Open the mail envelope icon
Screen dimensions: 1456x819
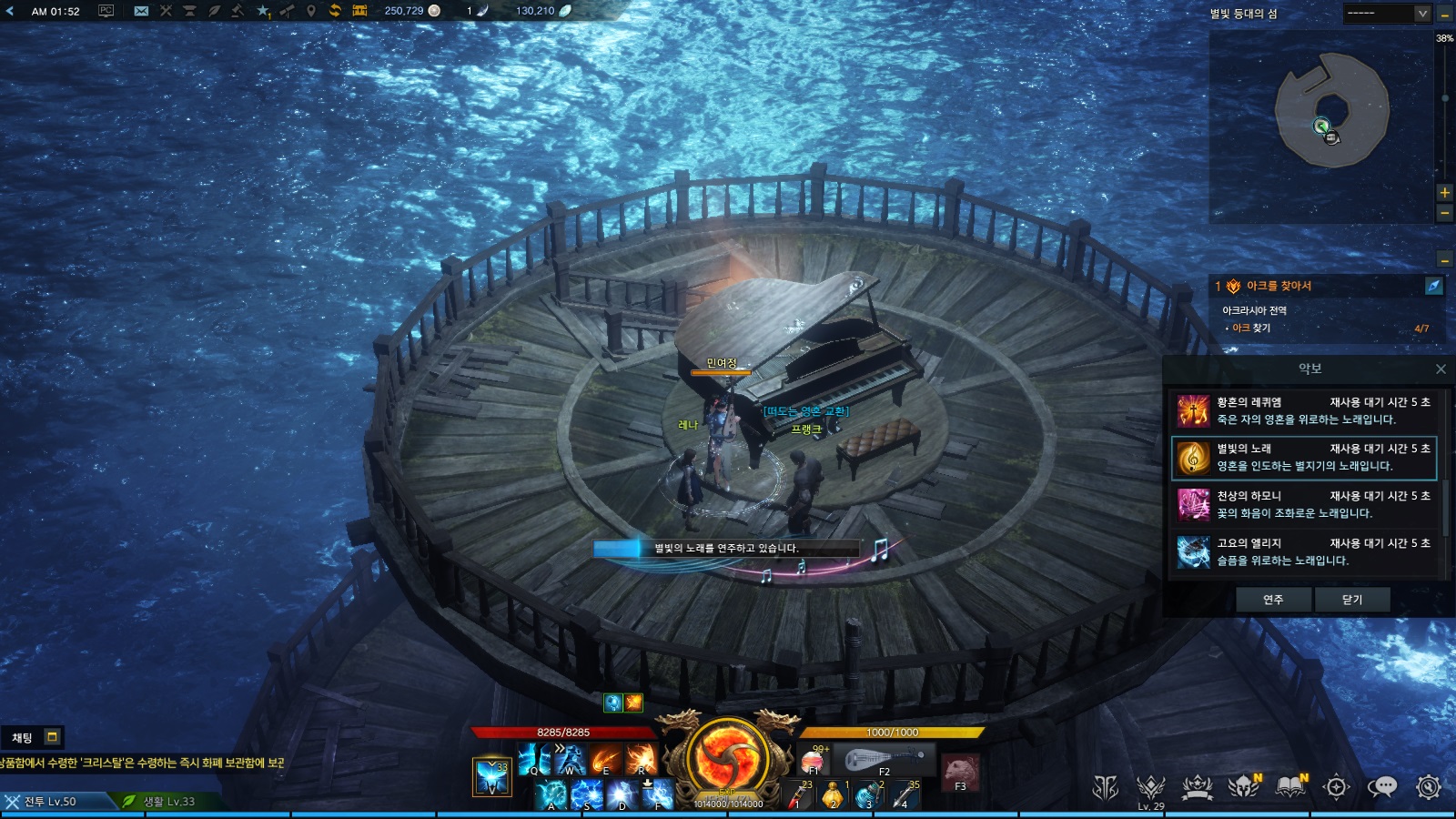(x=141, y=11)
